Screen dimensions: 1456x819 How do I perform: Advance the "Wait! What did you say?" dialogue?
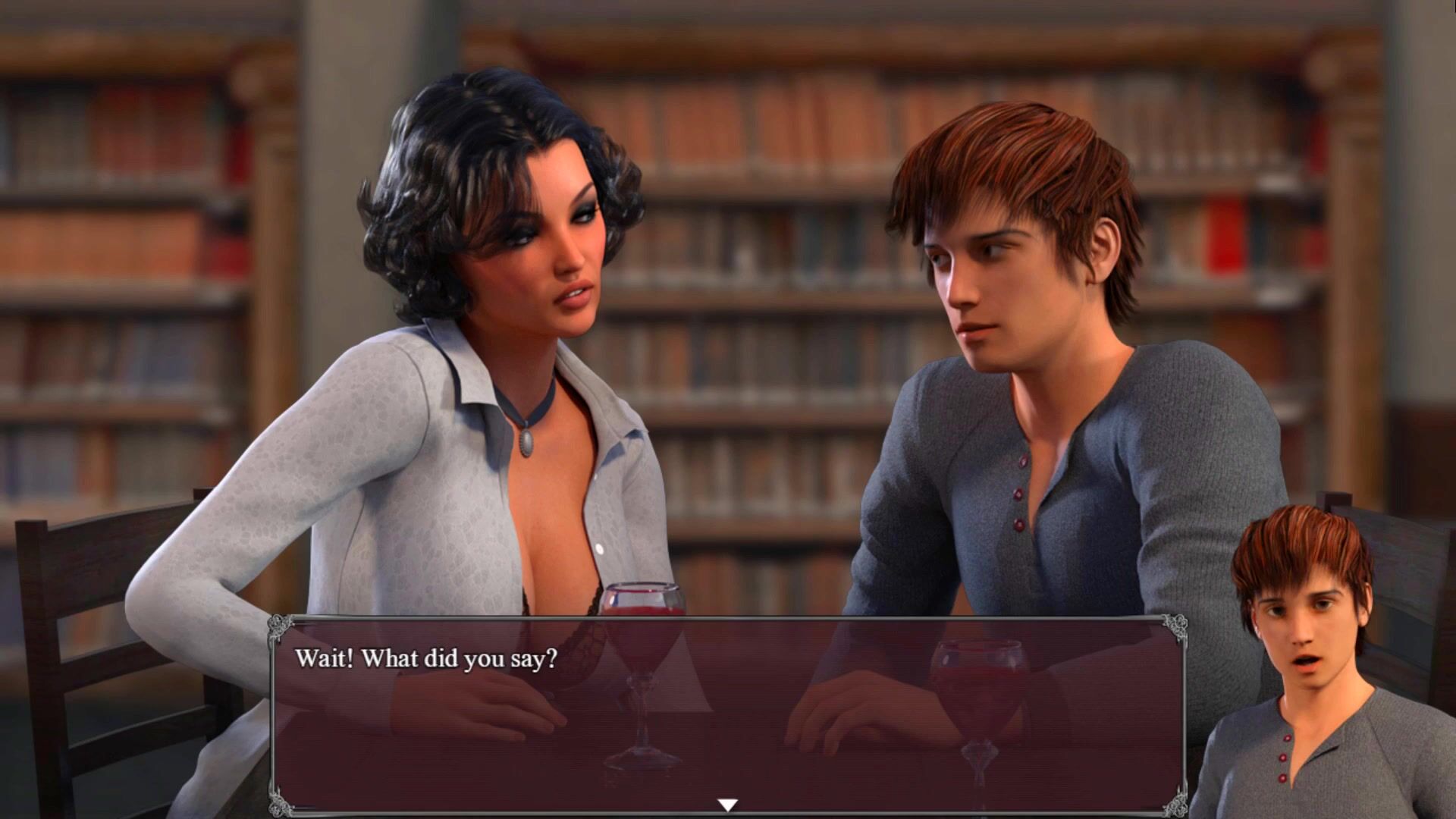tap(727, 713)
